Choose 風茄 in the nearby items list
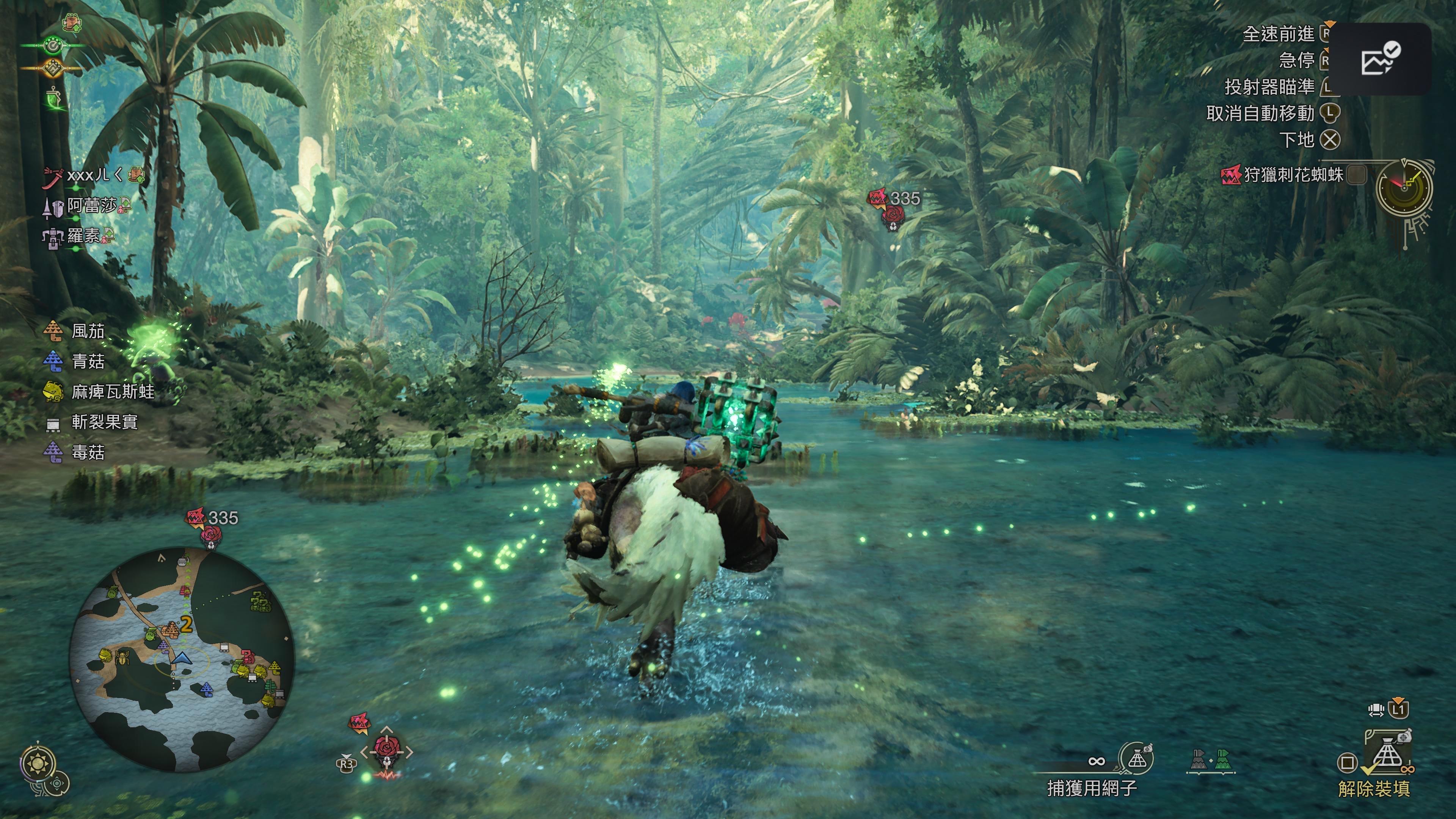This screenshot has width=1456, height=819. point(88,331)
